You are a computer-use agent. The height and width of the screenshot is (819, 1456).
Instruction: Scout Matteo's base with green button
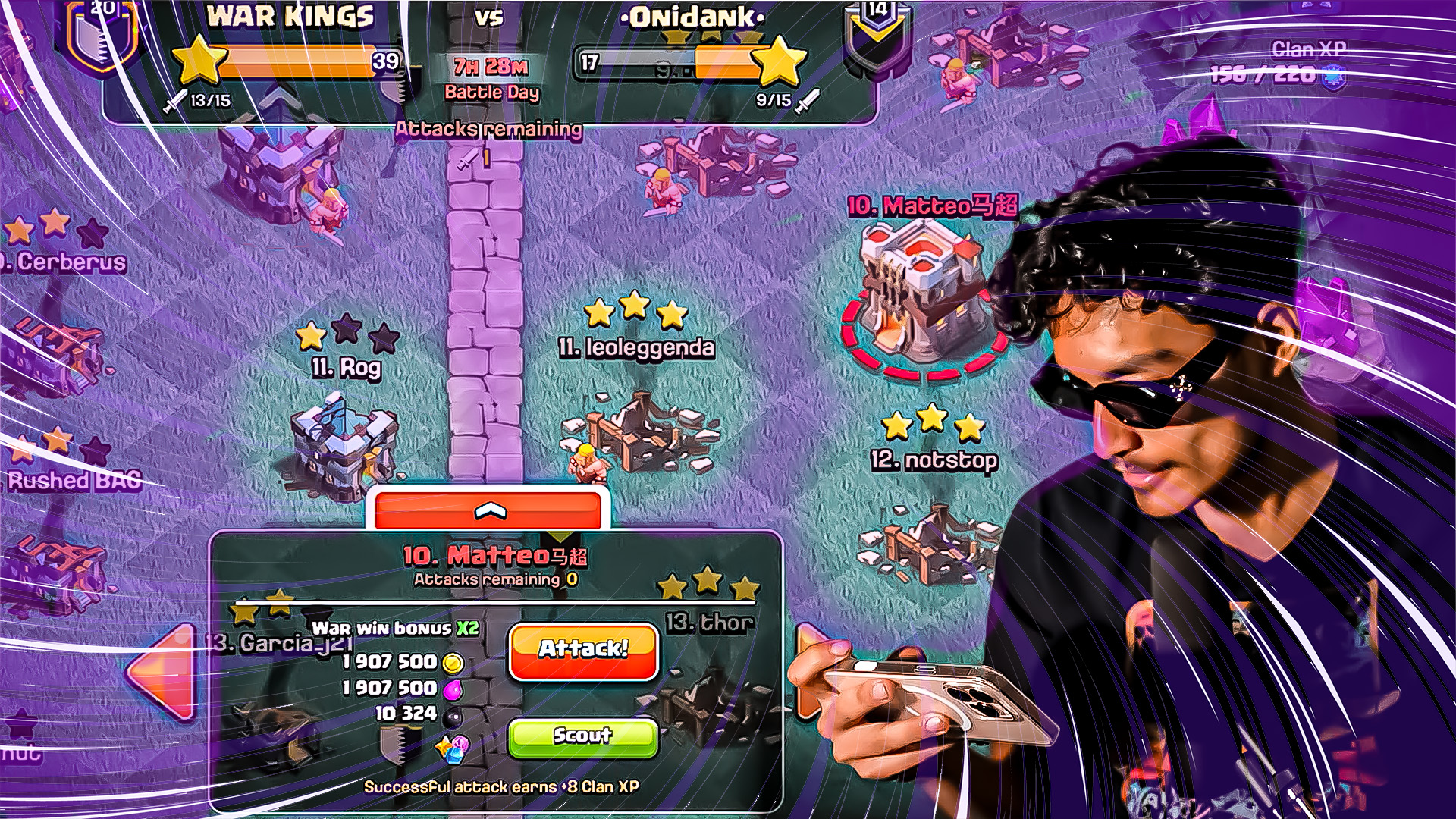582,737
